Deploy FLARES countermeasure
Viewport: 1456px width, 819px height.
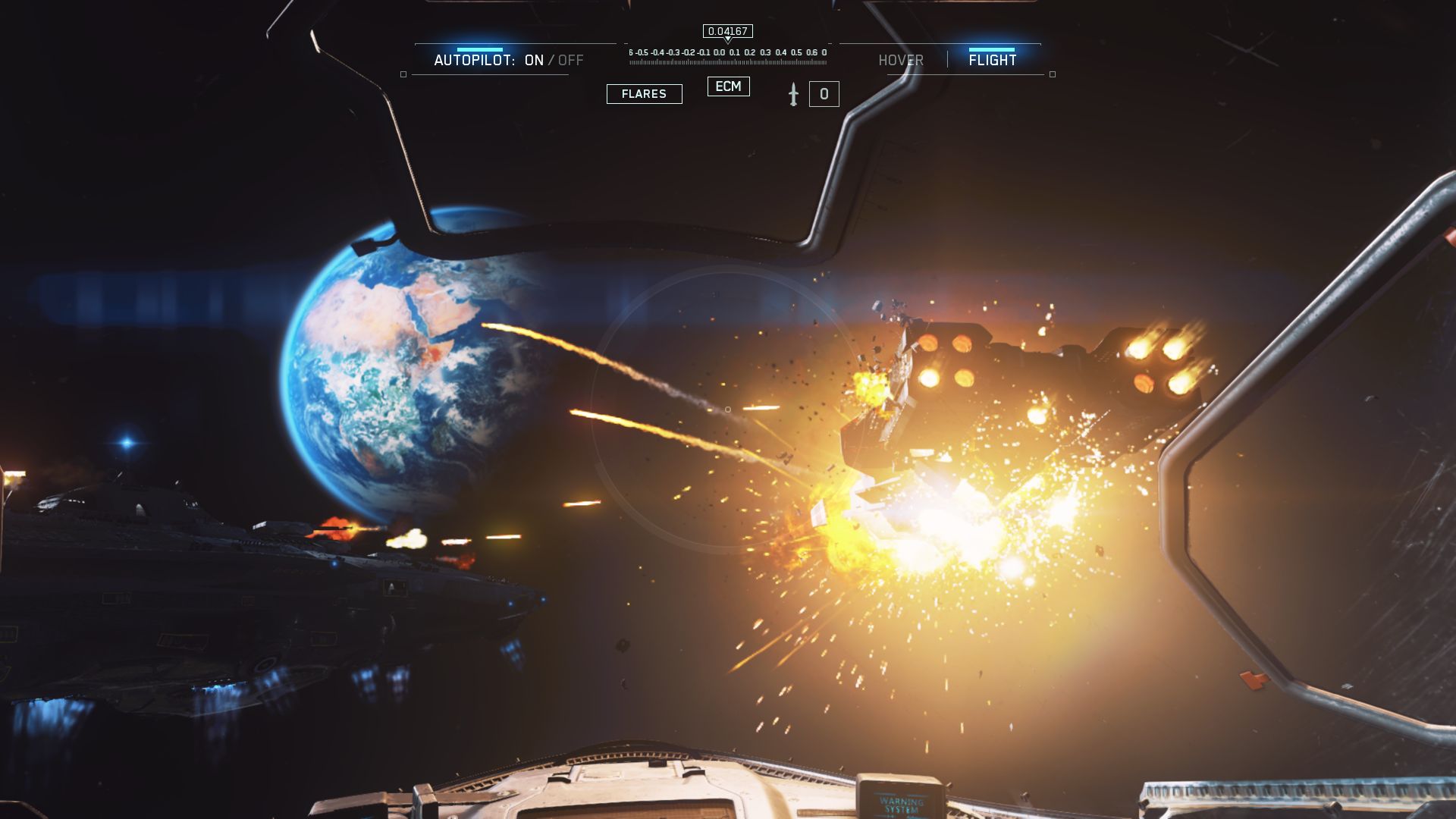644,94
